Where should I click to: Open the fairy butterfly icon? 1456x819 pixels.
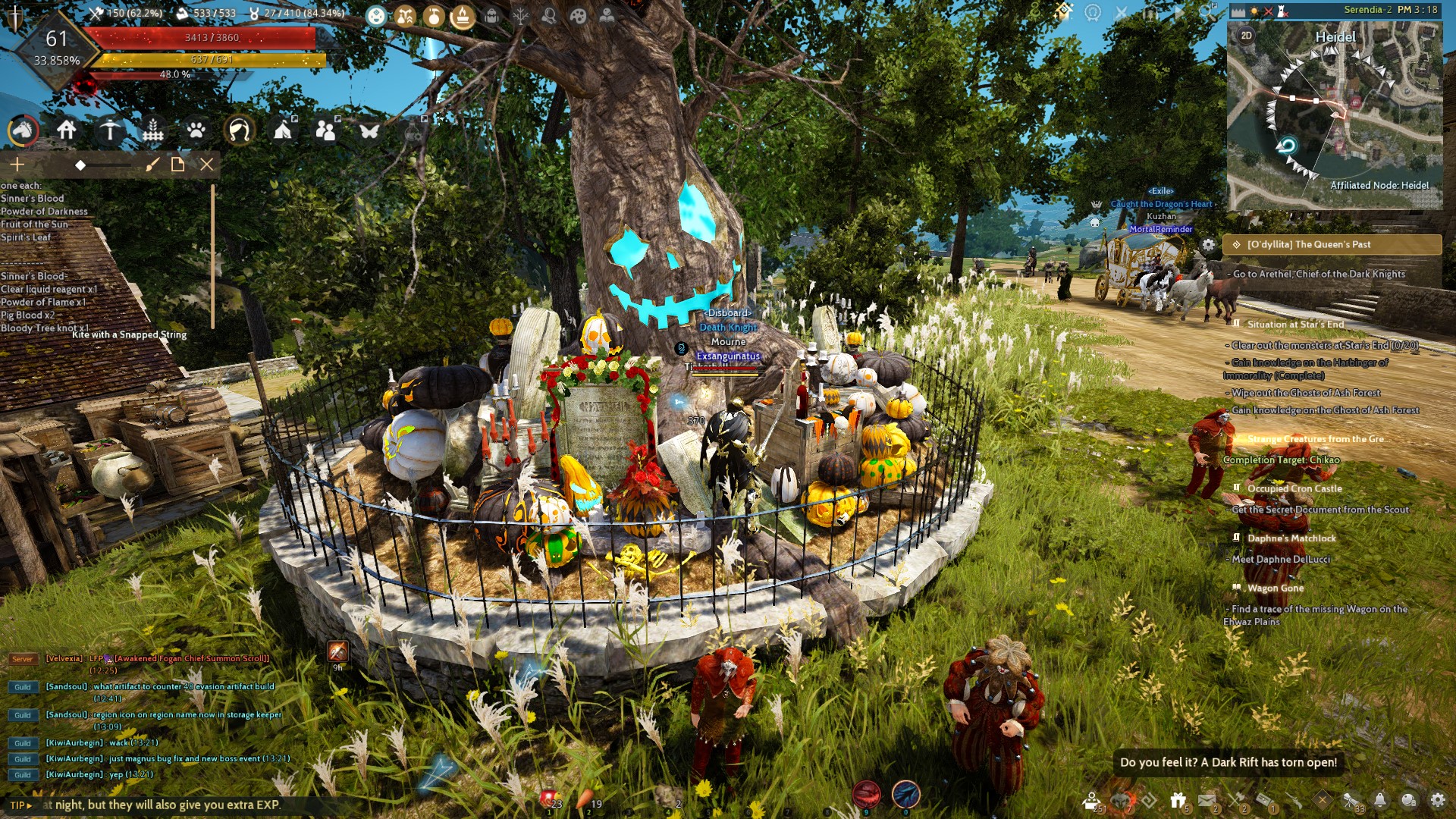pos(369,131)
